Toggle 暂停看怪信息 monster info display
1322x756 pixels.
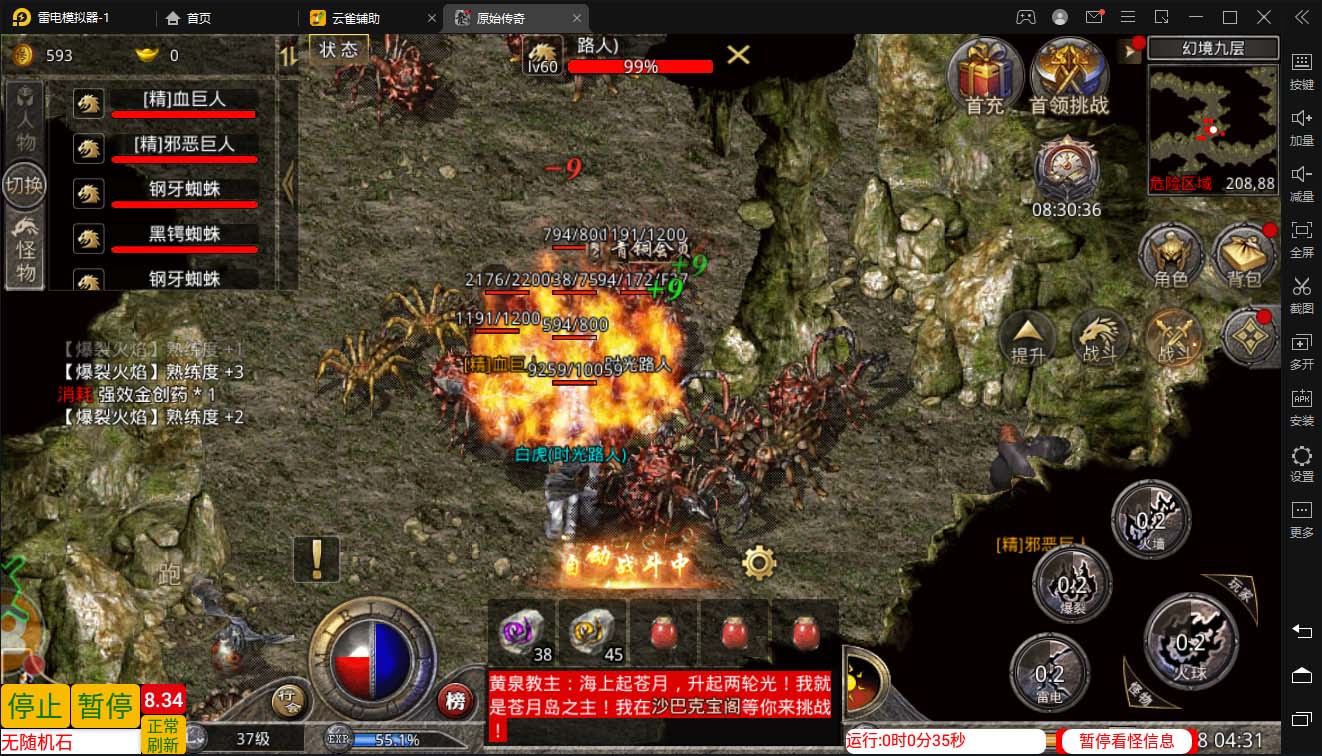click(x=1126, y=741)
